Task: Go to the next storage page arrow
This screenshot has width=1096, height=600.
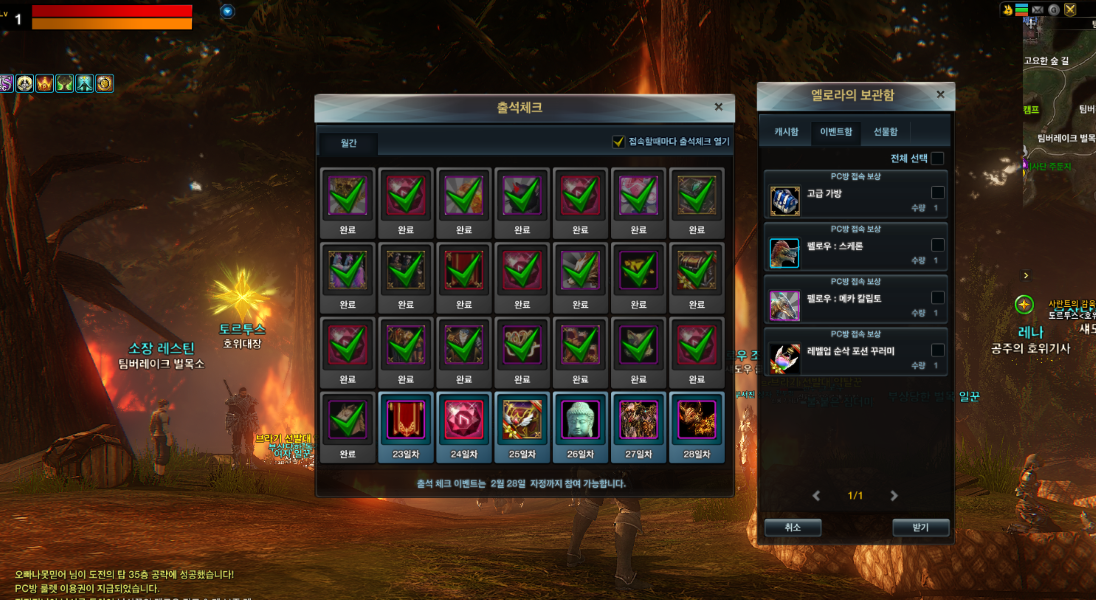Action: [894, 496]
